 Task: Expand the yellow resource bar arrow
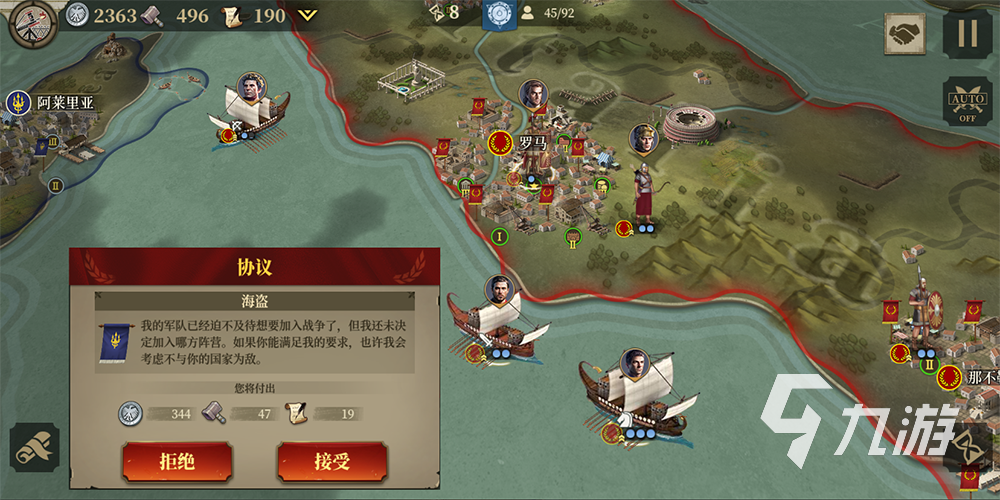coord(308,15)
